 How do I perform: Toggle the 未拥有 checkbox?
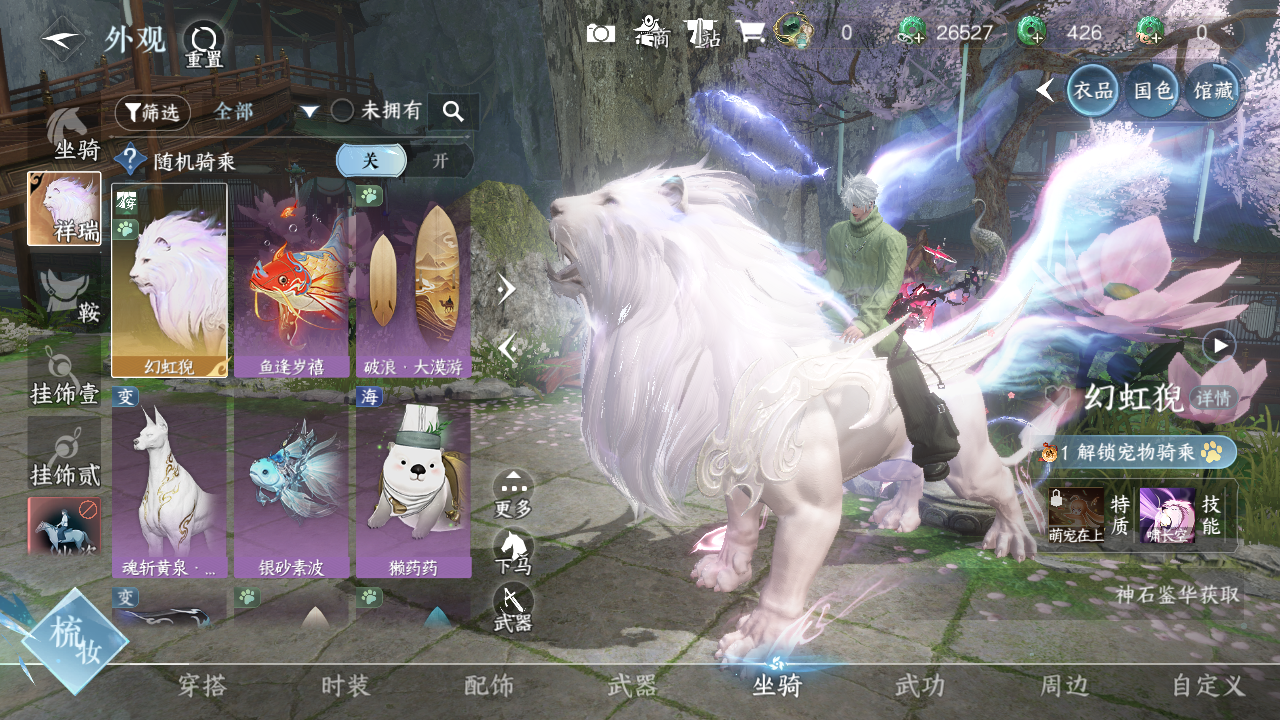343,111
